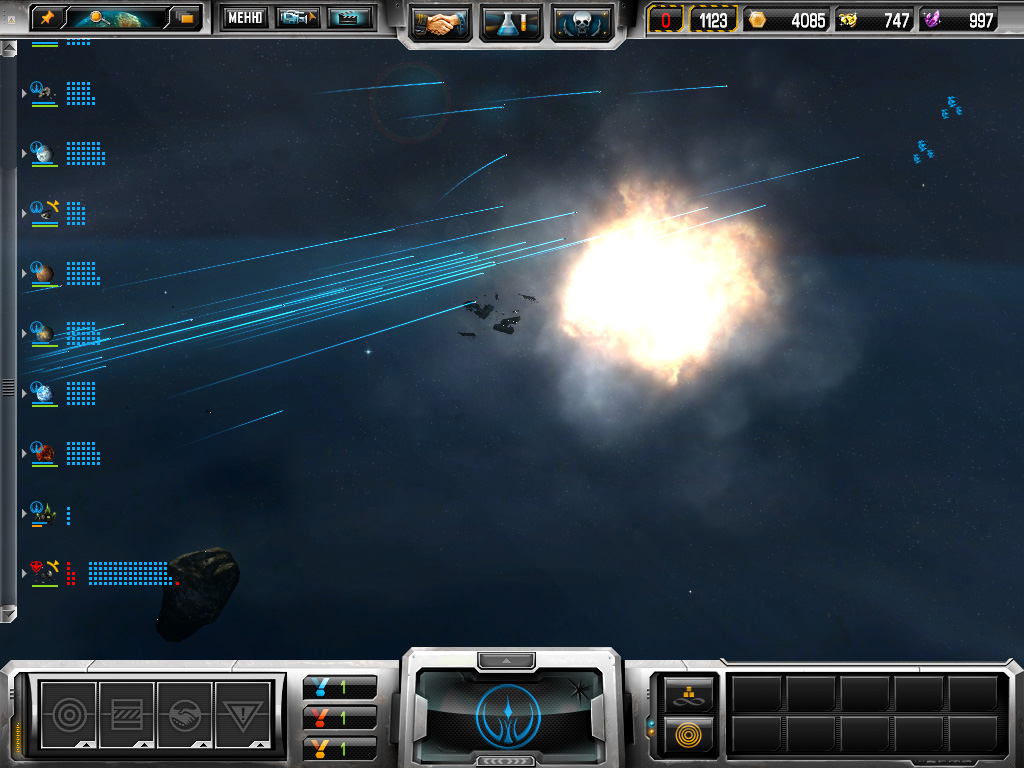Image resolution: width=1024 pixels, height=768 pixels.
Task: Click the red medal counter
Action: click(x=340, y=717)
